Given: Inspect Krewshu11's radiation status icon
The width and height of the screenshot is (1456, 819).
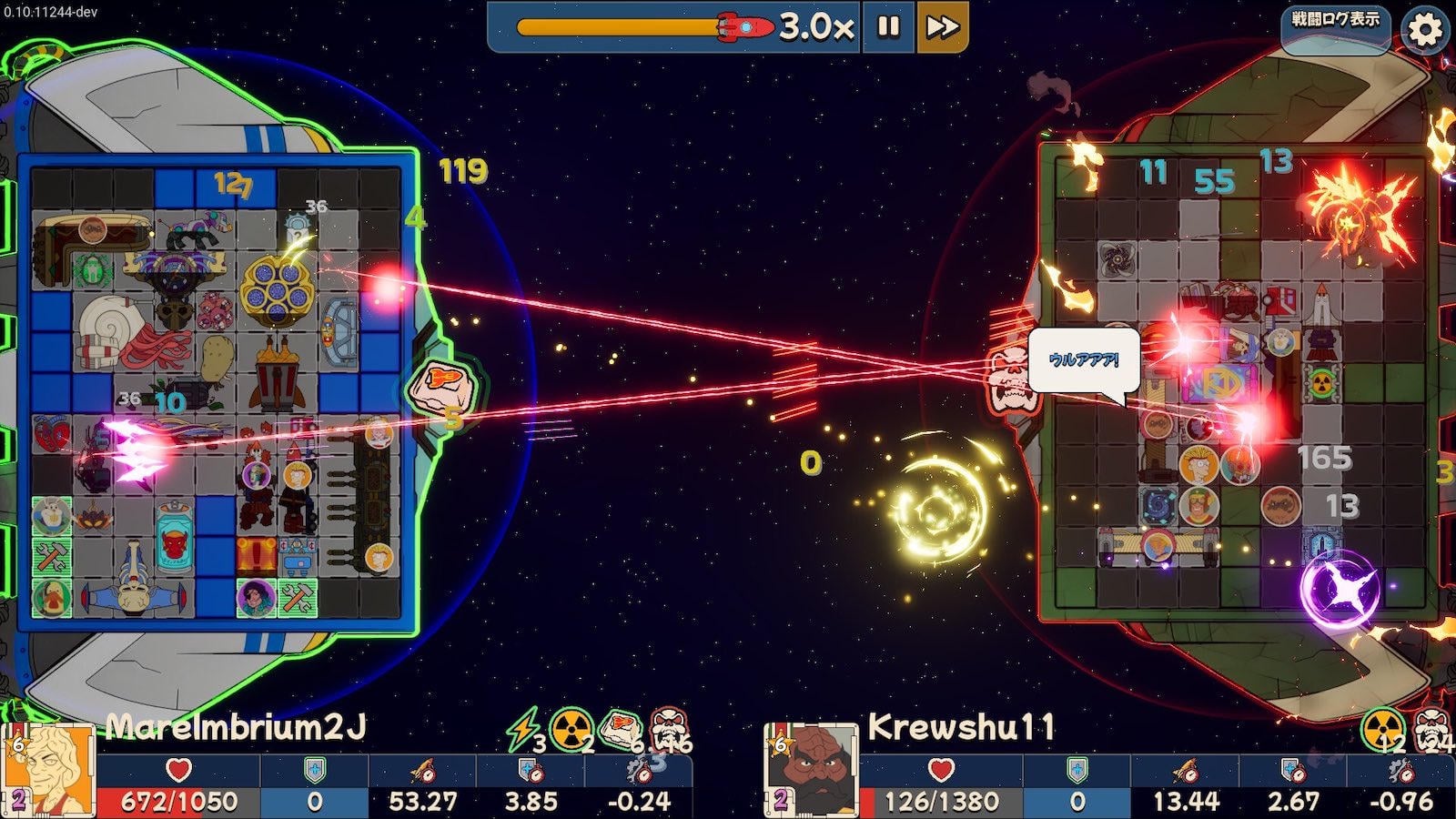Looking at the screenshot, I should 1381,730.
